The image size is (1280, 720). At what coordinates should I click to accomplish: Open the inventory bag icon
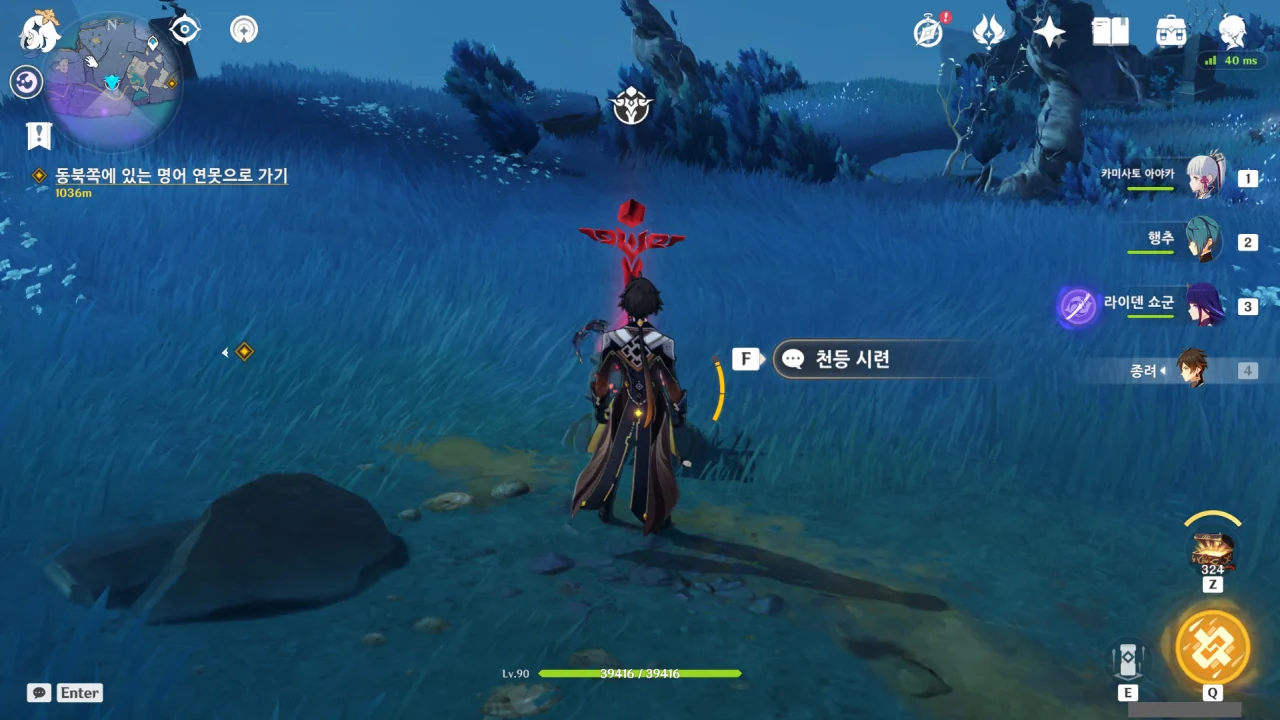point(1171,32)
